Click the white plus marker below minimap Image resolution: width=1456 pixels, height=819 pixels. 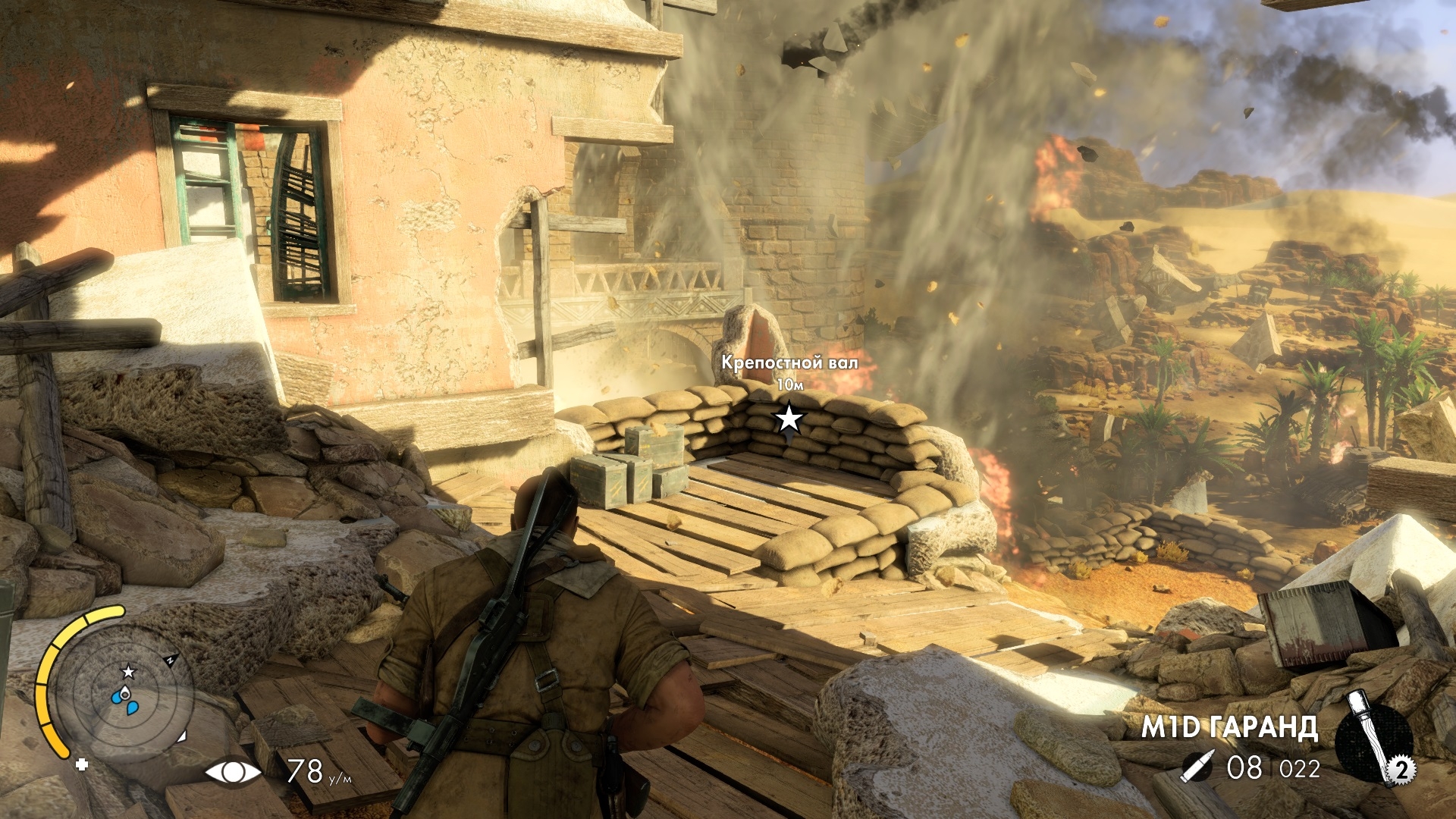click(81, 765)
